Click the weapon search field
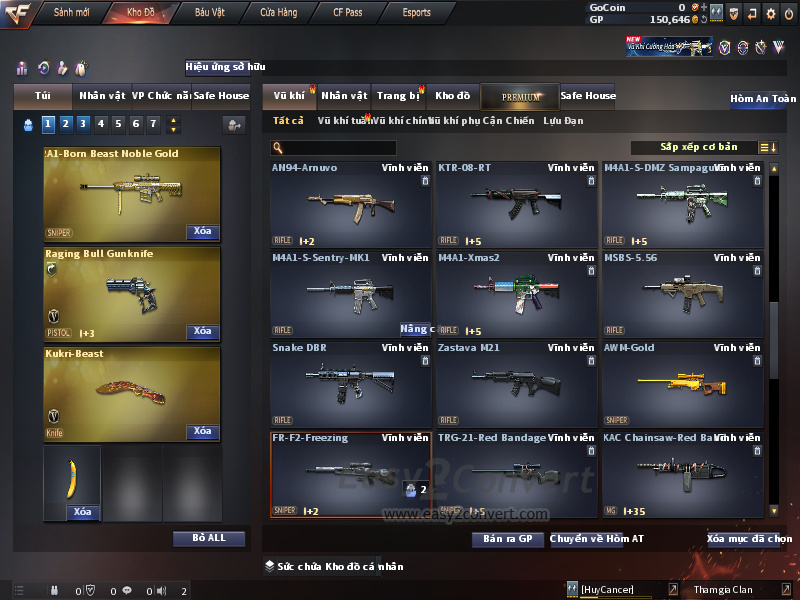Screen dimensions: 800x600 coord(340,148)
